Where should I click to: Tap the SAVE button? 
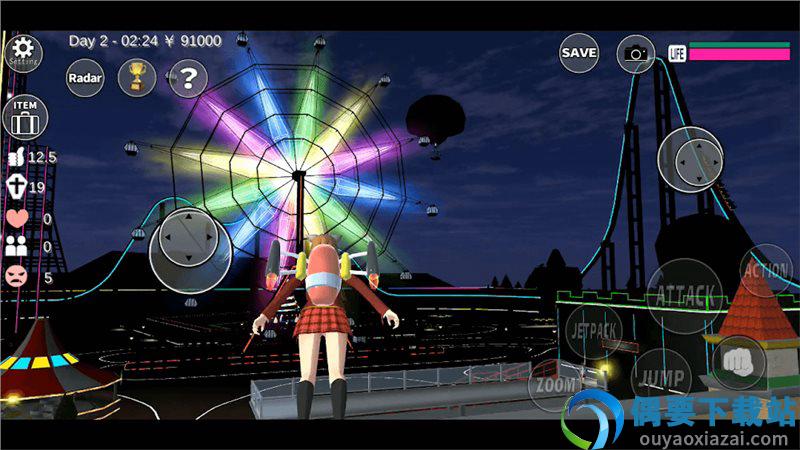click(579, 53)
